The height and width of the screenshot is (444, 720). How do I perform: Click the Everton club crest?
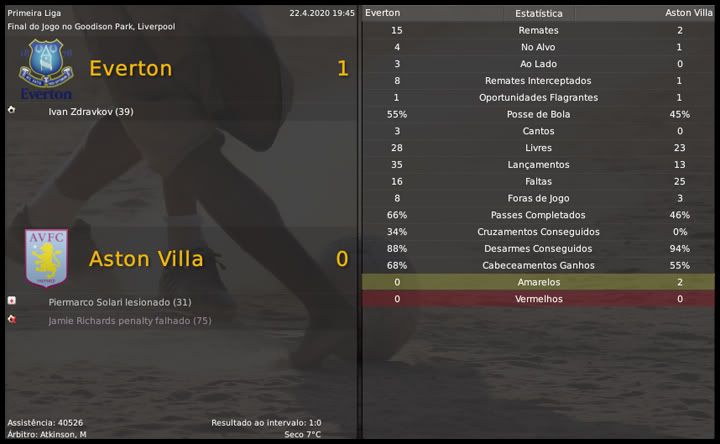pos(45,68)
